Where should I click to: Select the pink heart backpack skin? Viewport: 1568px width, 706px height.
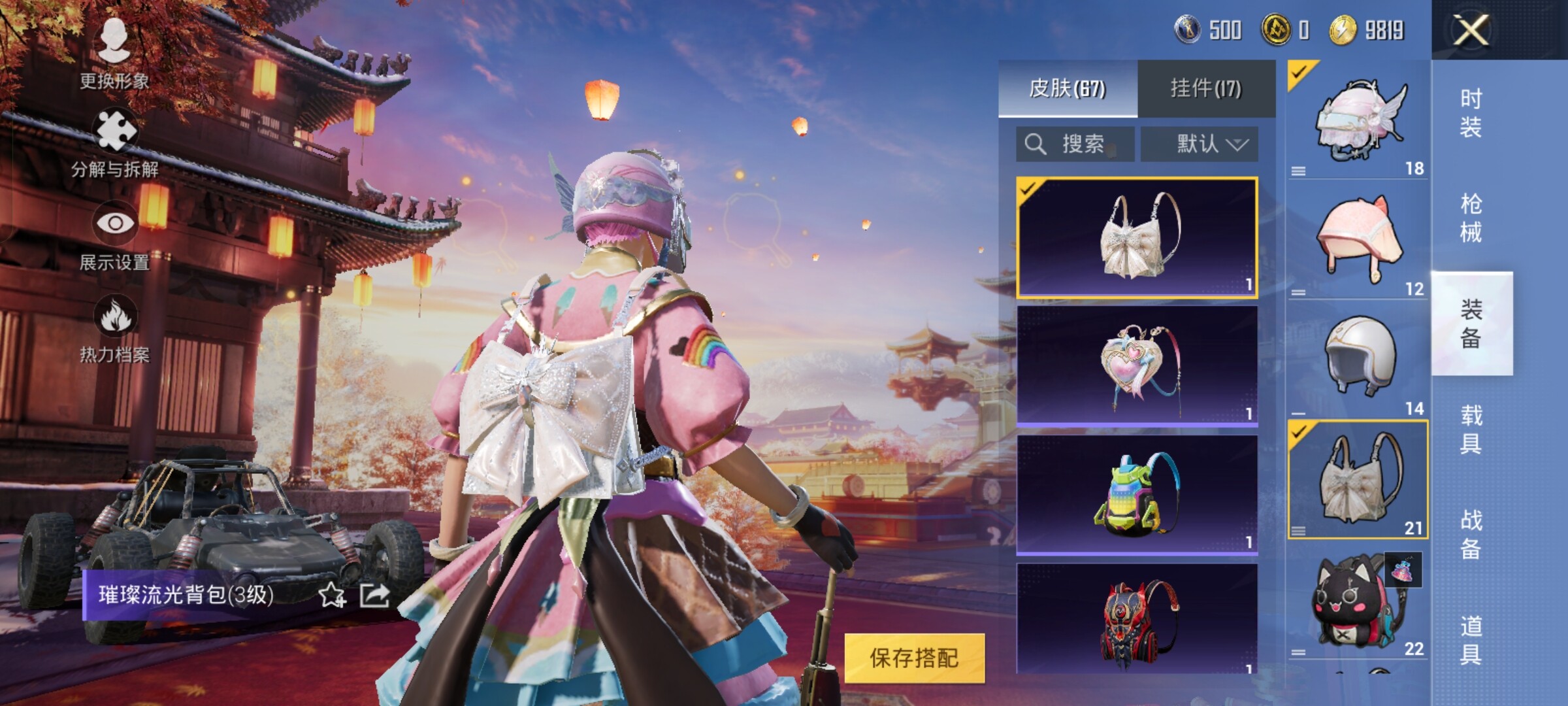1137,366
